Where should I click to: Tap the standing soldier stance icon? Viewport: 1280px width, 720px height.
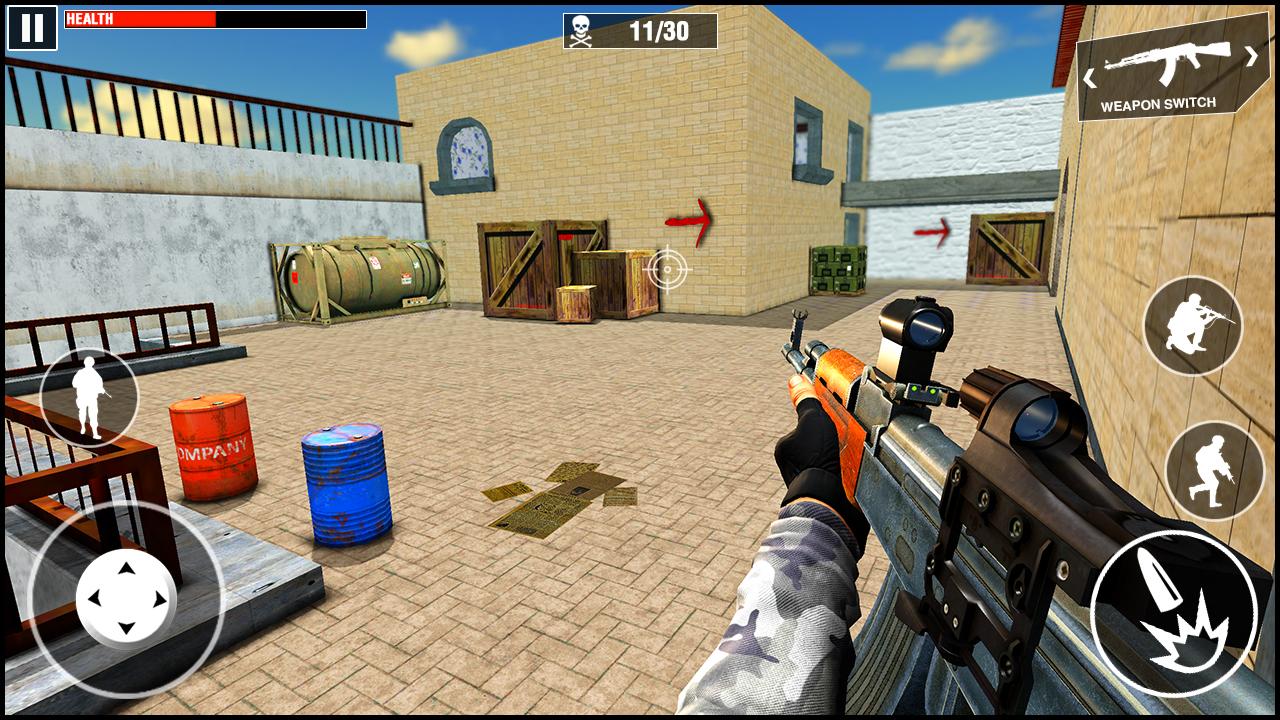90,399
